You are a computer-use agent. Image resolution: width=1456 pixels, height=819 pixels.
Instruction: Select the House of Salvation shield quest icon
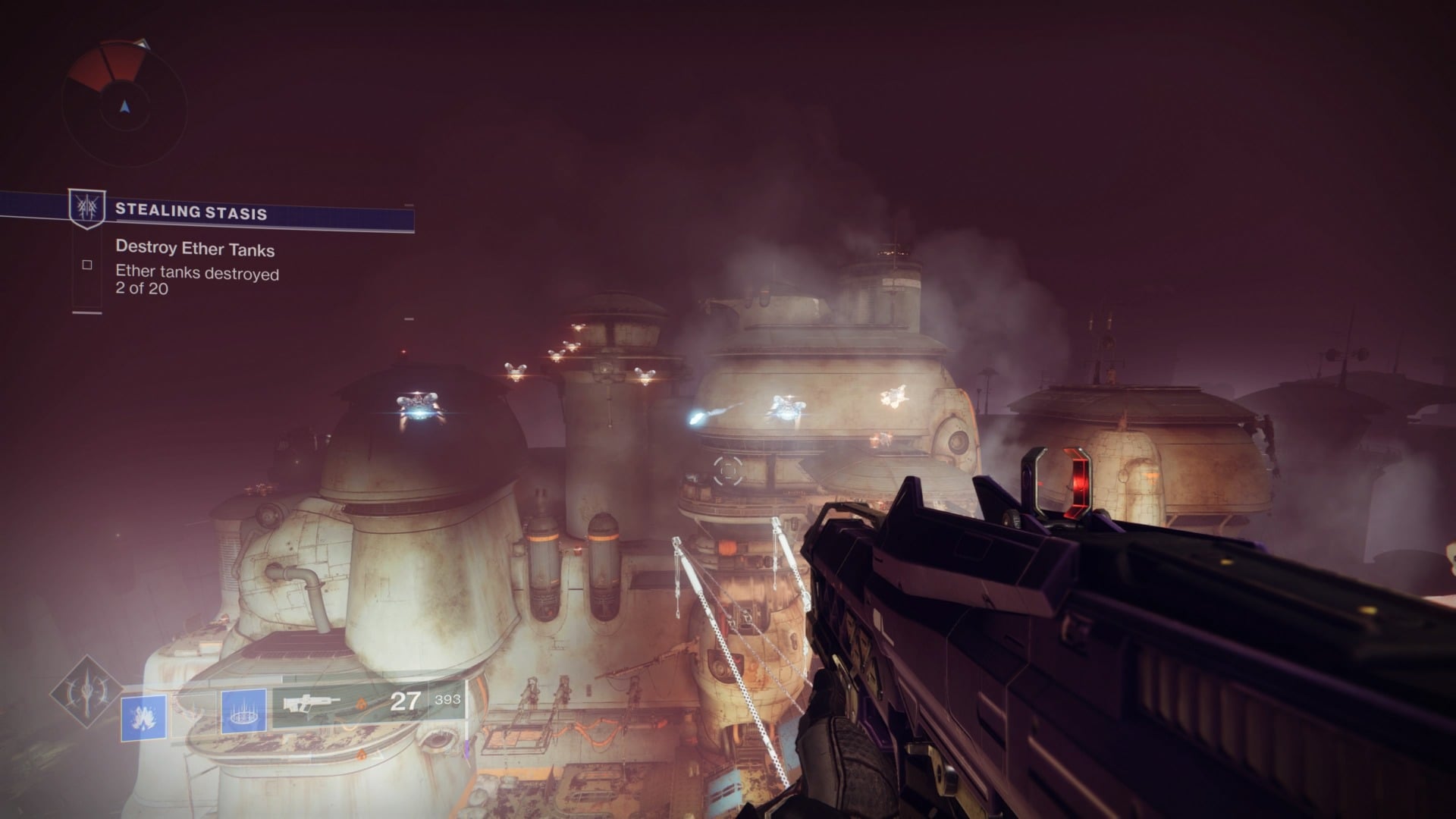89,208
